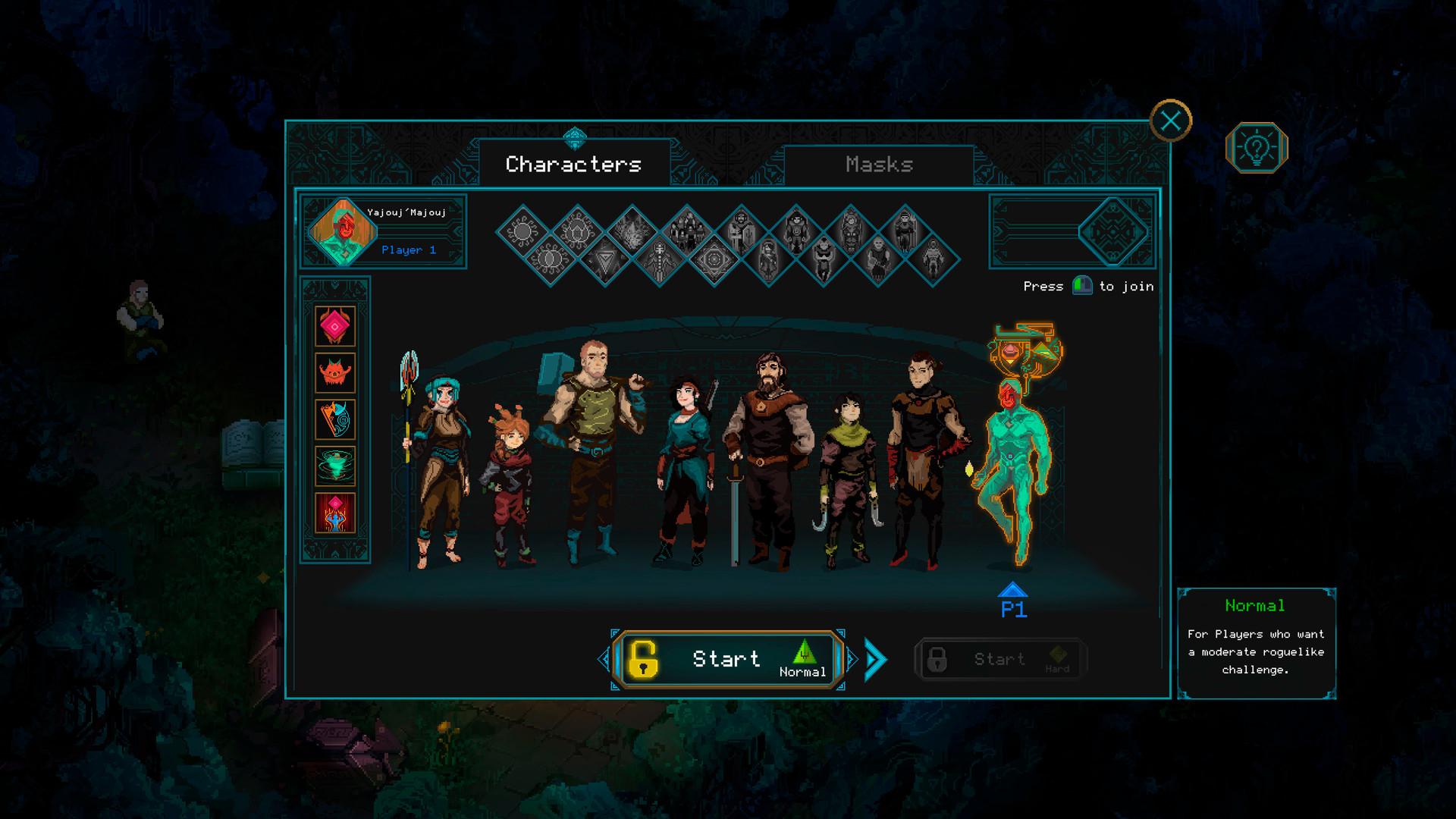Viewport: 1456px width, 819px height.
Task: Open the hint lightbulb icon at top right
Action: tap(1257, 149)
